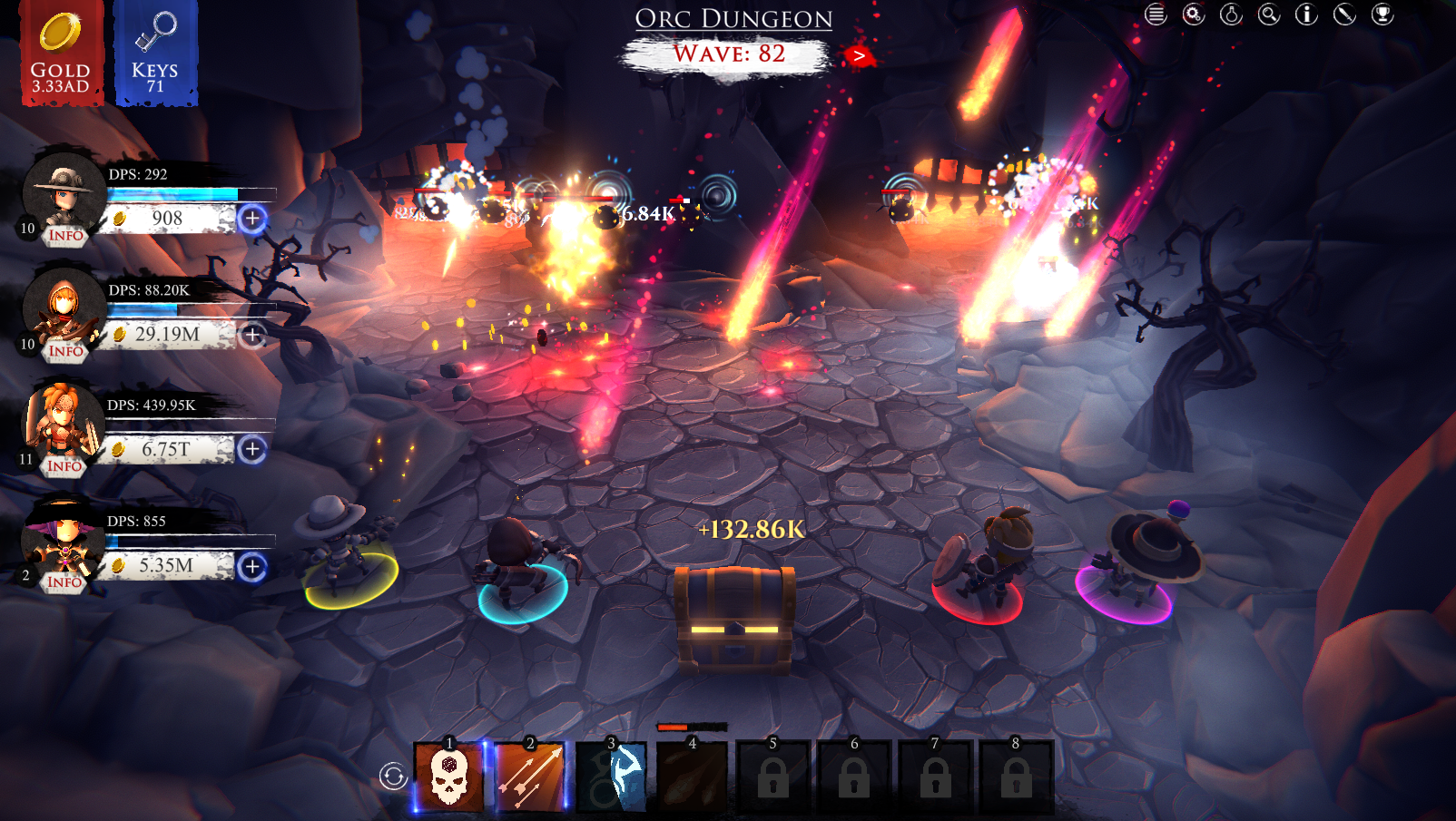This screenshot has height=821, width=1456.
Task: Activate the blue mask ability in slot 3
Action: point(611,777)
